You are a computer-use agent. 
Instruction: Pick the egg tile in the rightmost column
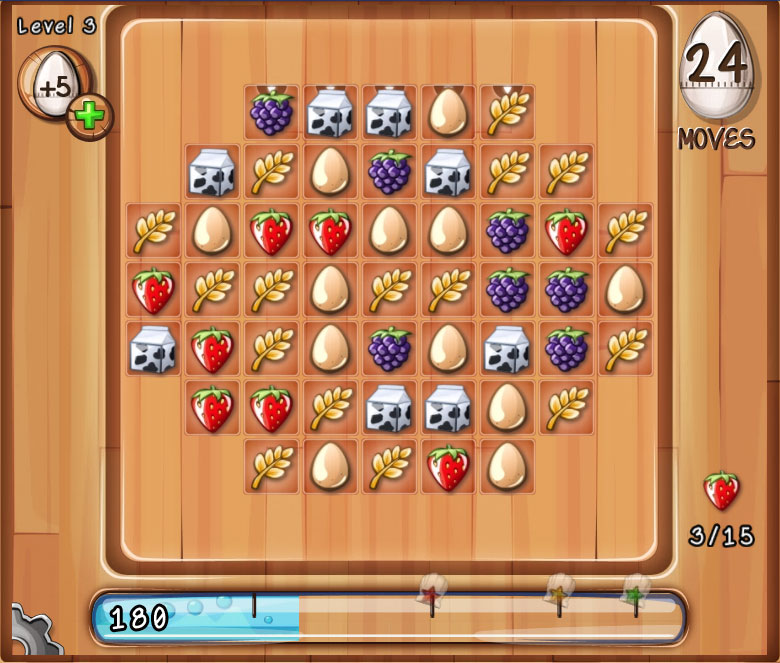626,290
